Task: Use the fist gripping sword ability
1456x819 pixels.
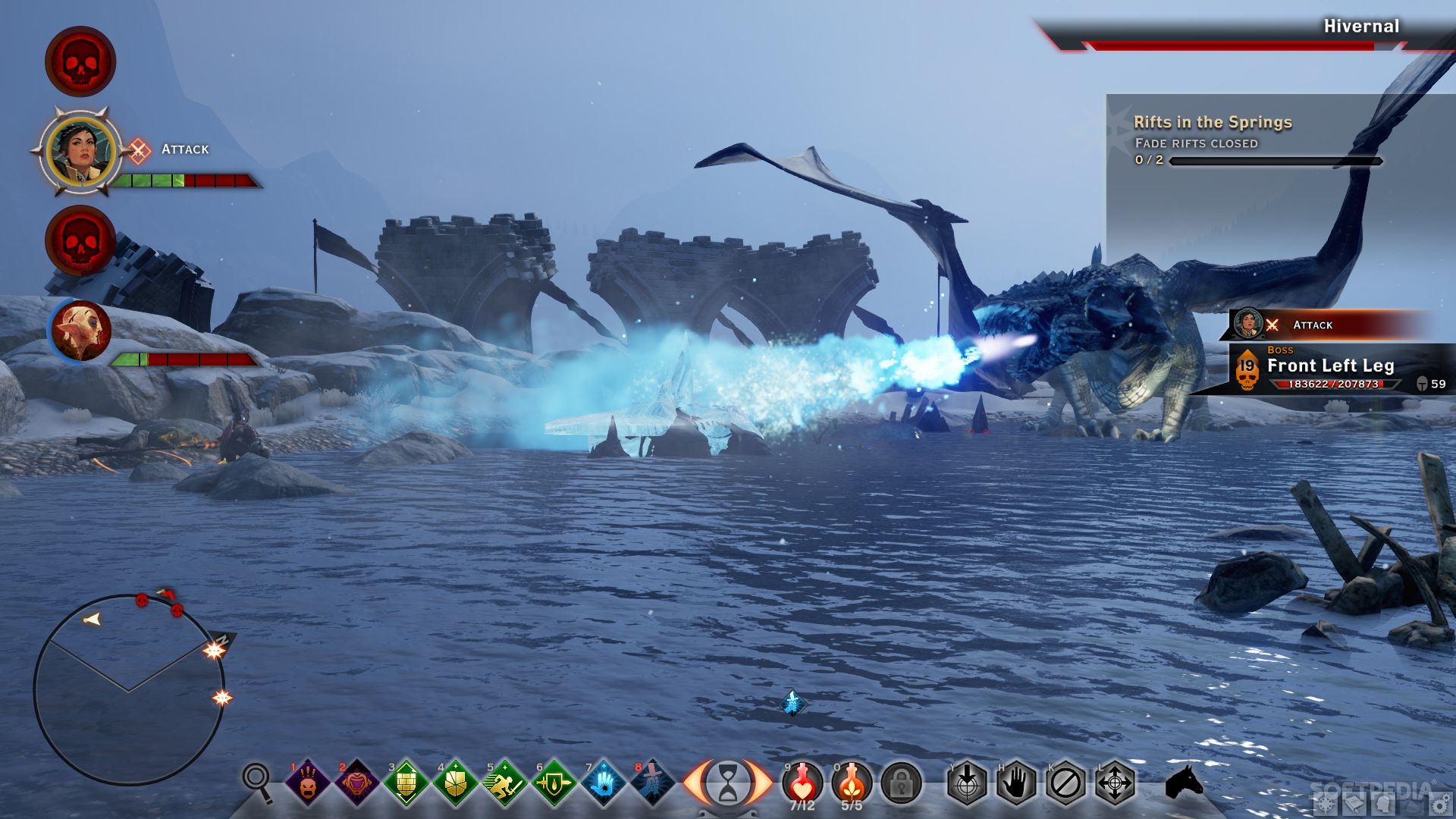Action: (652, 783)
